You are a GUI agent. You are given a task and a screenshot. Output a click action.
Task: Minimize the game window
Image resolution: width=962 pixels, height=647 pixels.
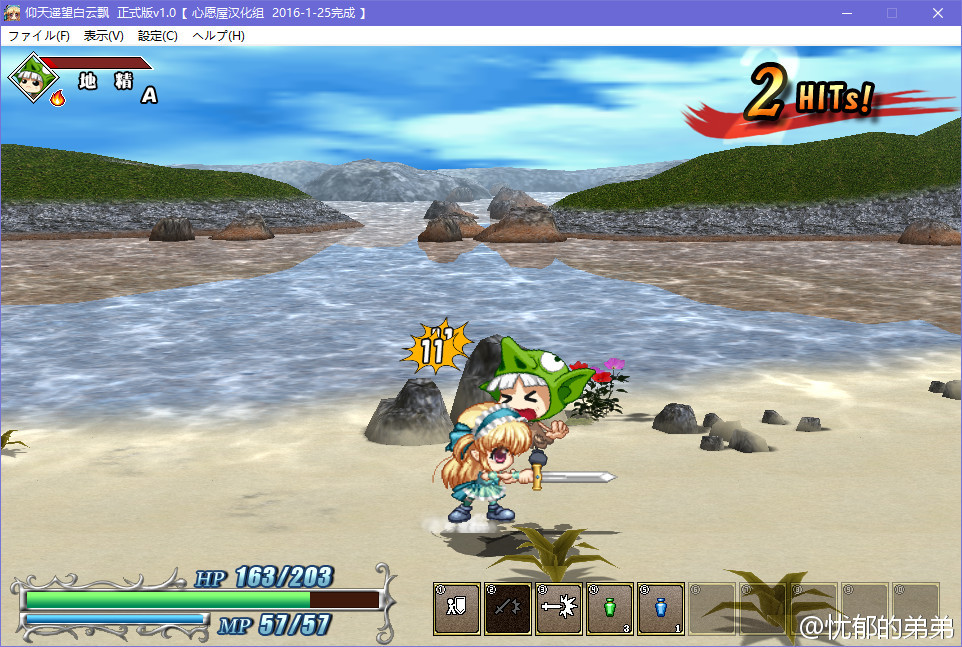coord(847,13)
